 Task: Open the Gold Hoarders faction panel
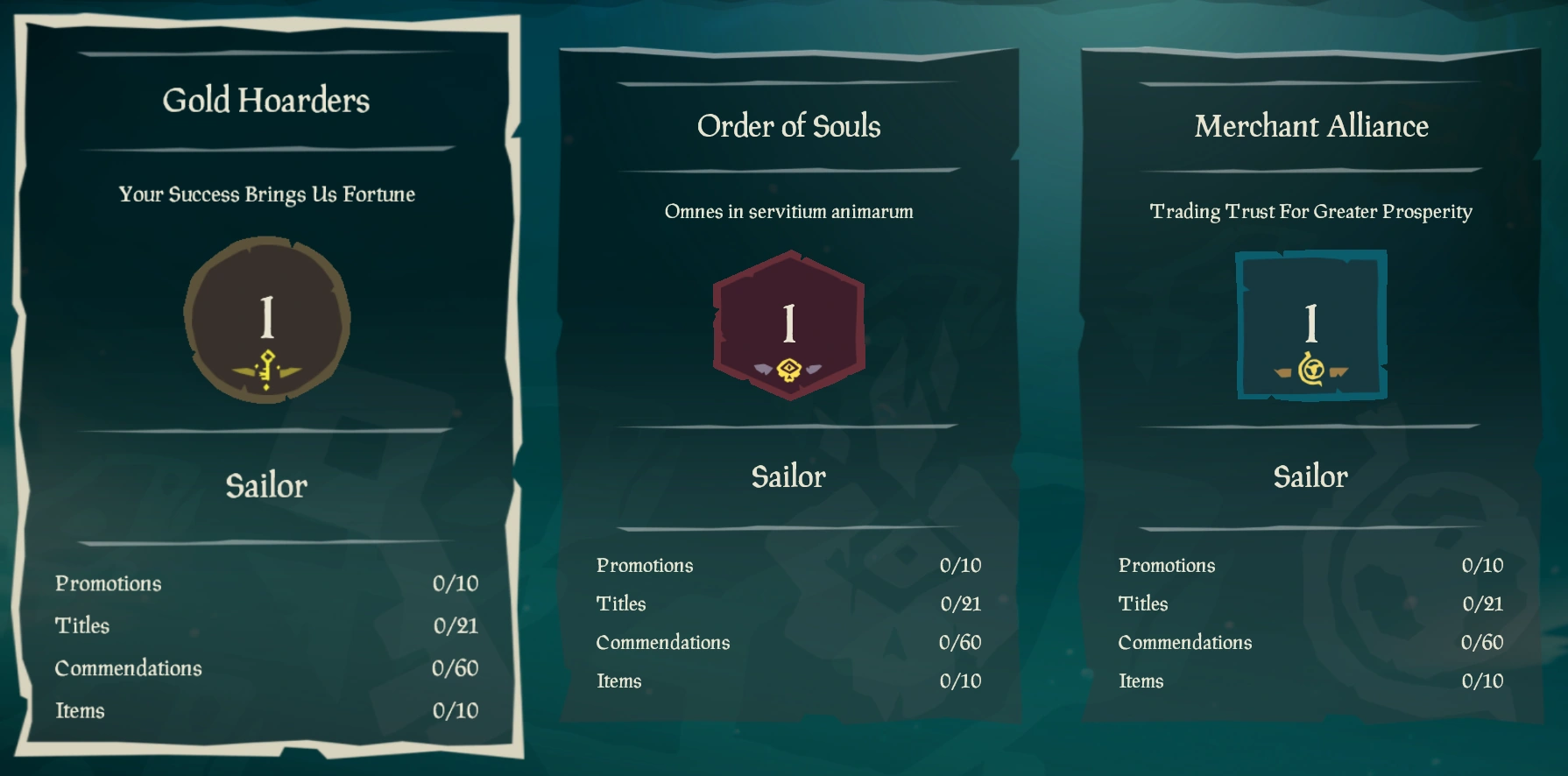(x=265, y=100)
